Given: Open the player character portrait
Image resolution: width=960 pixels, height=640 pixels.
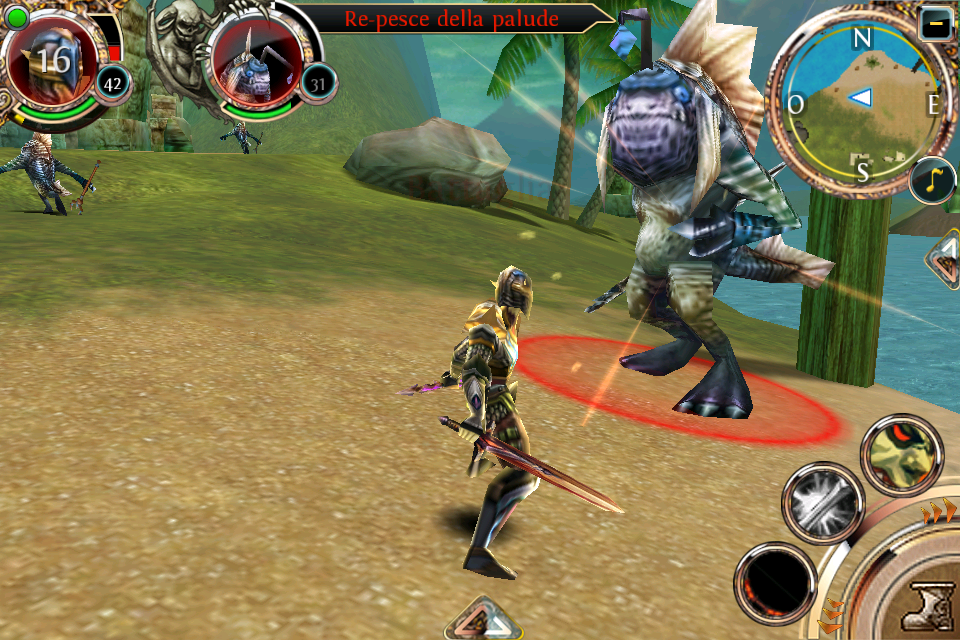Looking at the screenshot, I should click(x=48, y=60).
